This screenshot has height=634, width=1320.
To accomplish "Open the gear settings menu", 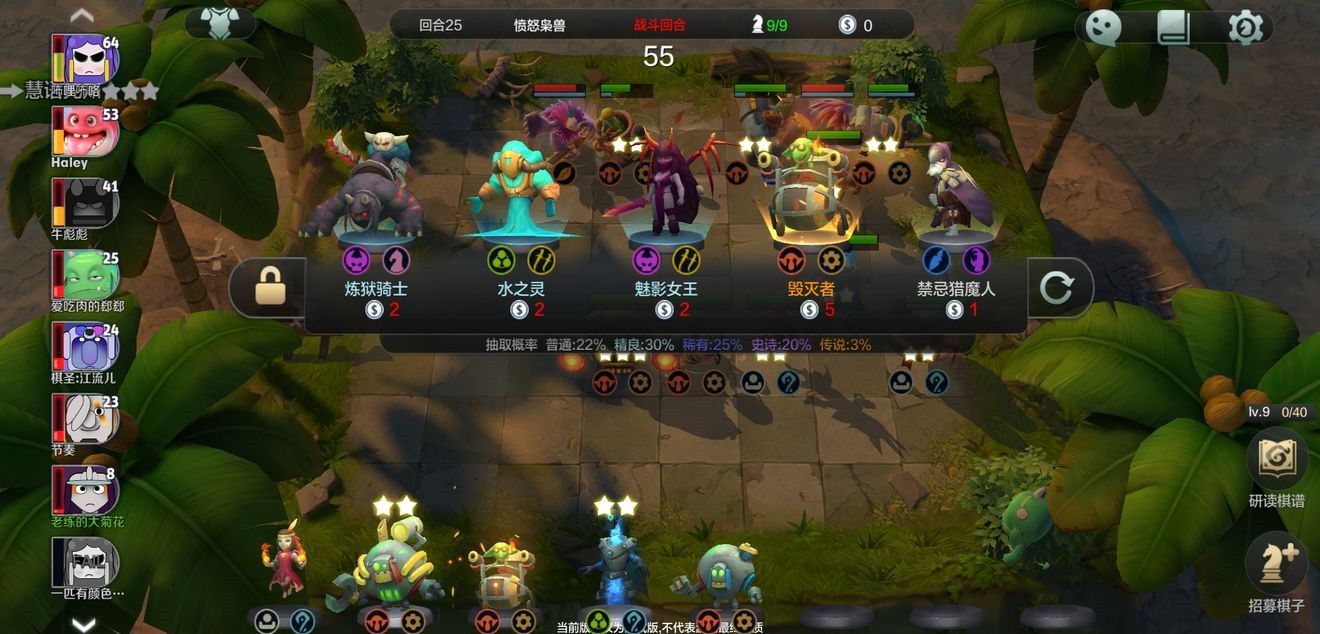I will 1245,27.
